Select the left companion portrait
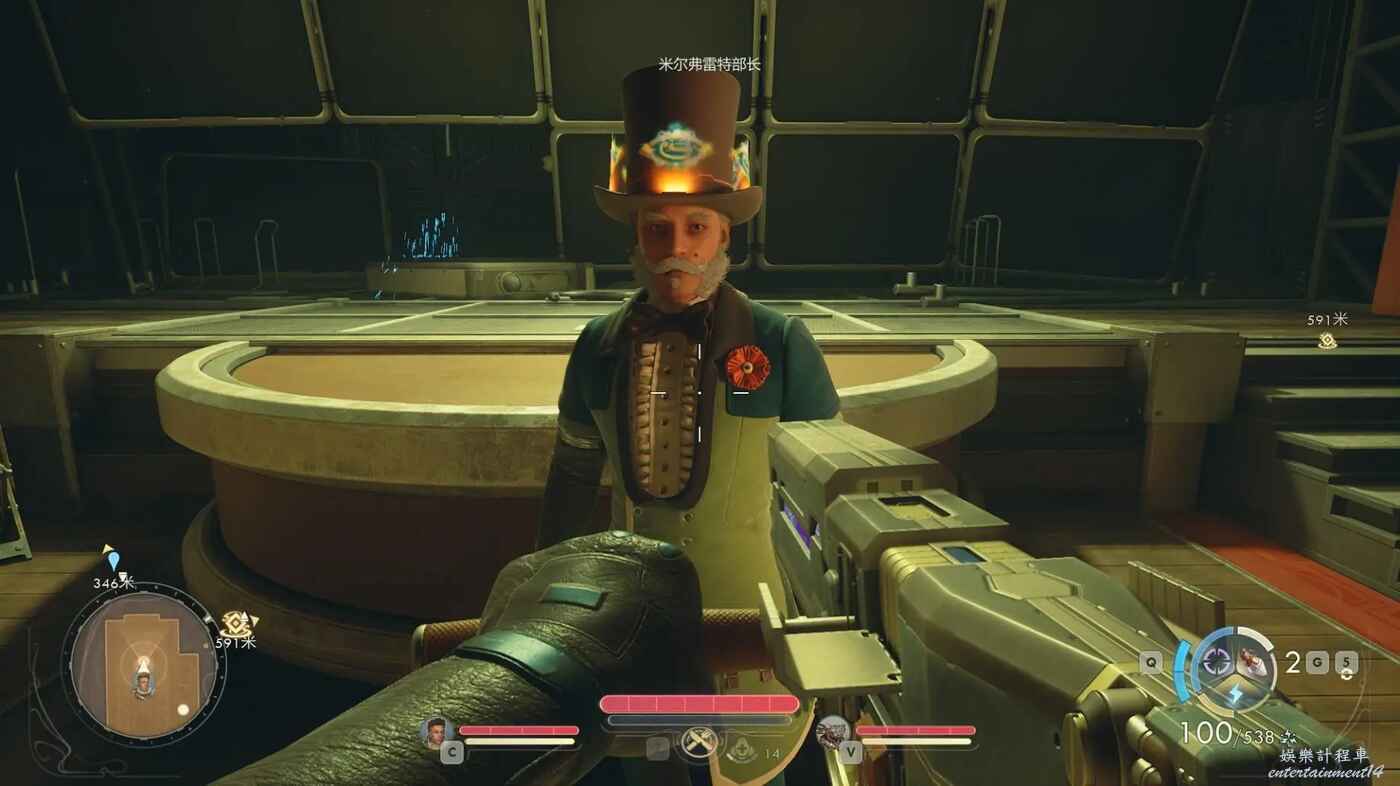The height and width of the screenshot is (786, 1400). click(437, 732)
